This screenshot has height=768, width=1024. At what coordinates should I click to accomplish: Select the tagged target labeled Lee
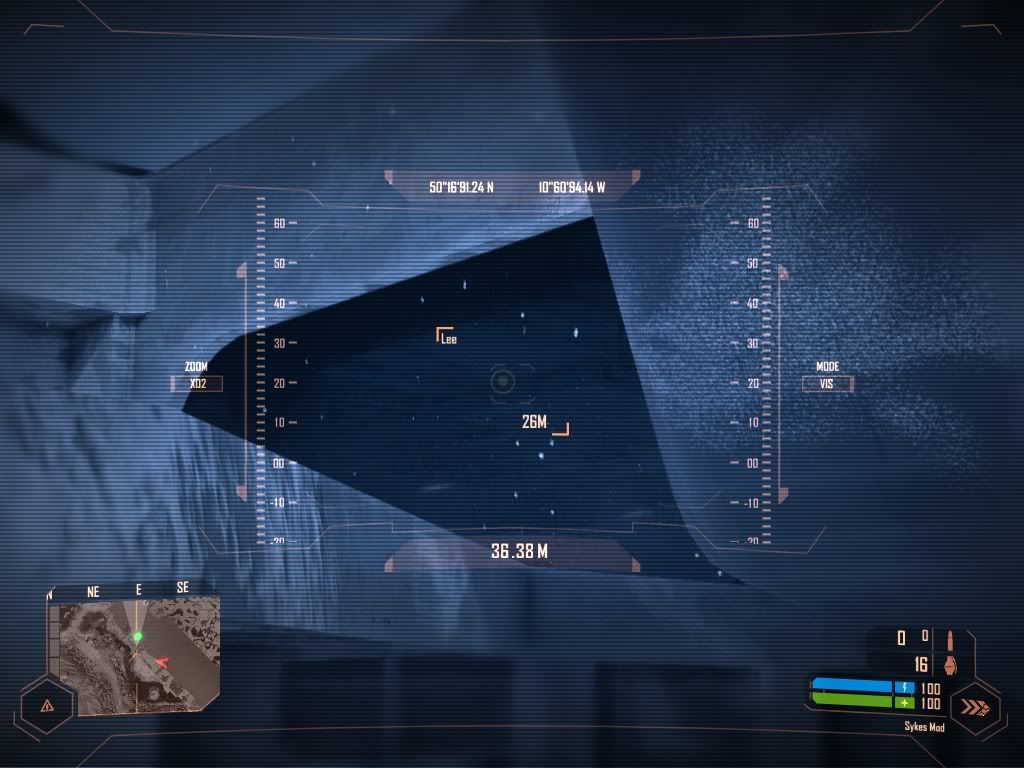click(x=447, y=337)
